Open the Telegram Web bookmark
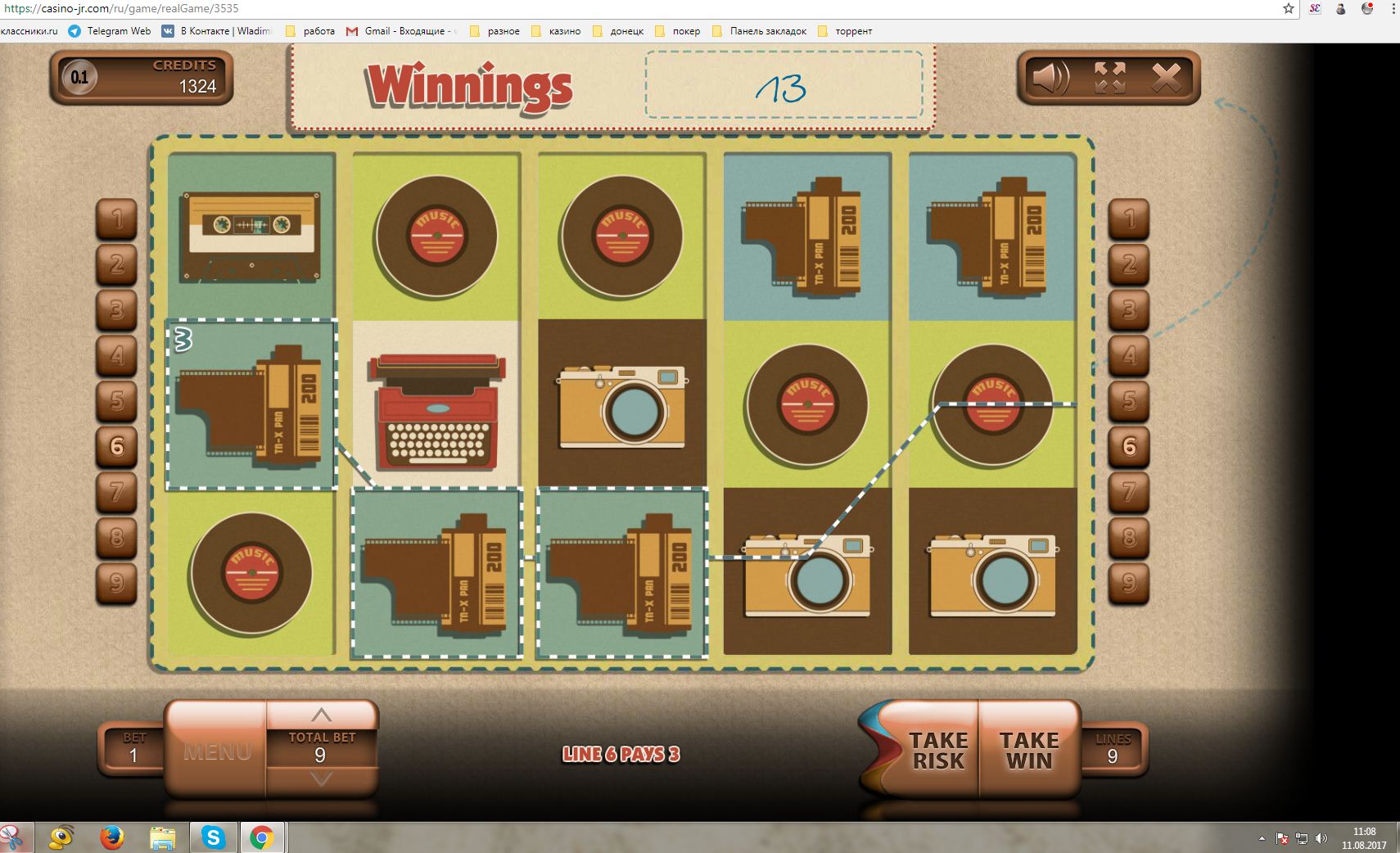Screen dimensions: 1400x853 [111, 31]
